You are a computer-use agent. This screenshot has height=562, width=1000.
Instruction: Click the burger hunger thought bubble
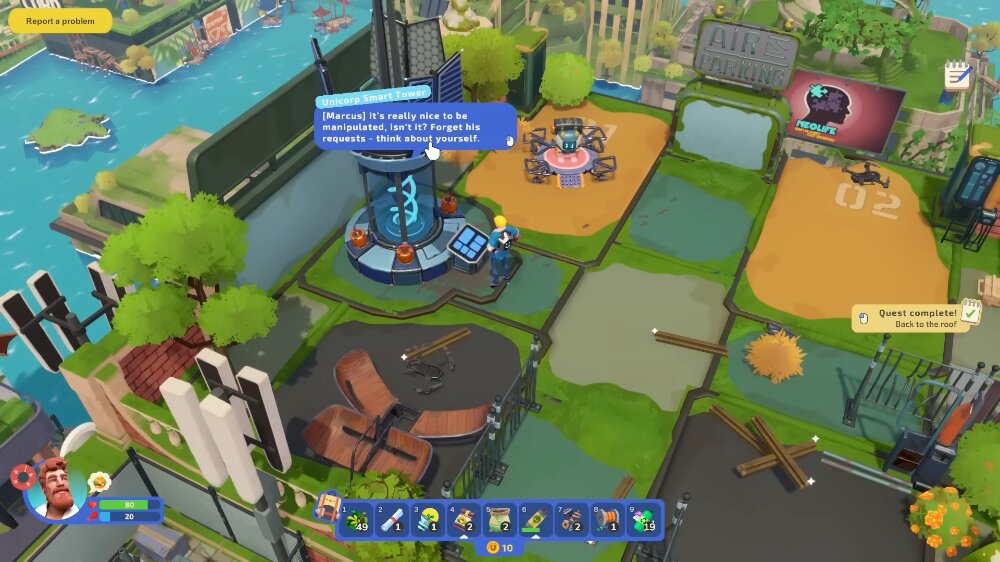pos(99,483)
